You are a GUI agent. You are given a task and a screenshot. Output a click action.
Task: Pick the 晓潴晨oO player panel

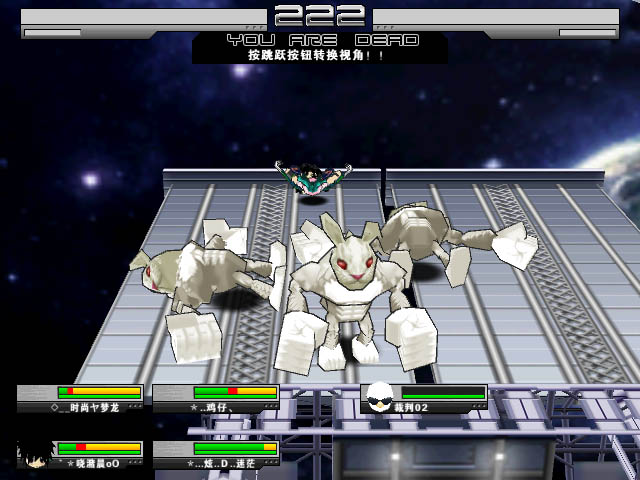point(80,455)
